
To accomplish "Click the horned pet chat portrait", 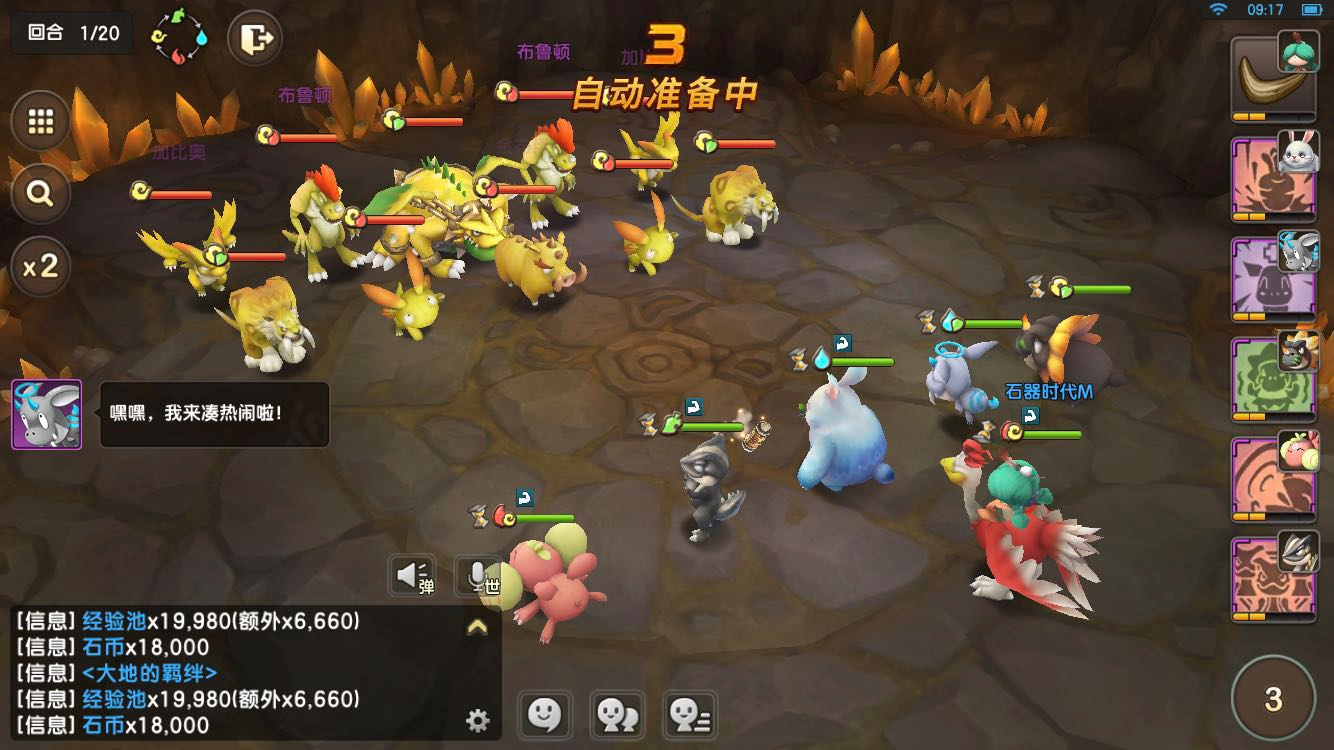I will [x=46, y=414].
